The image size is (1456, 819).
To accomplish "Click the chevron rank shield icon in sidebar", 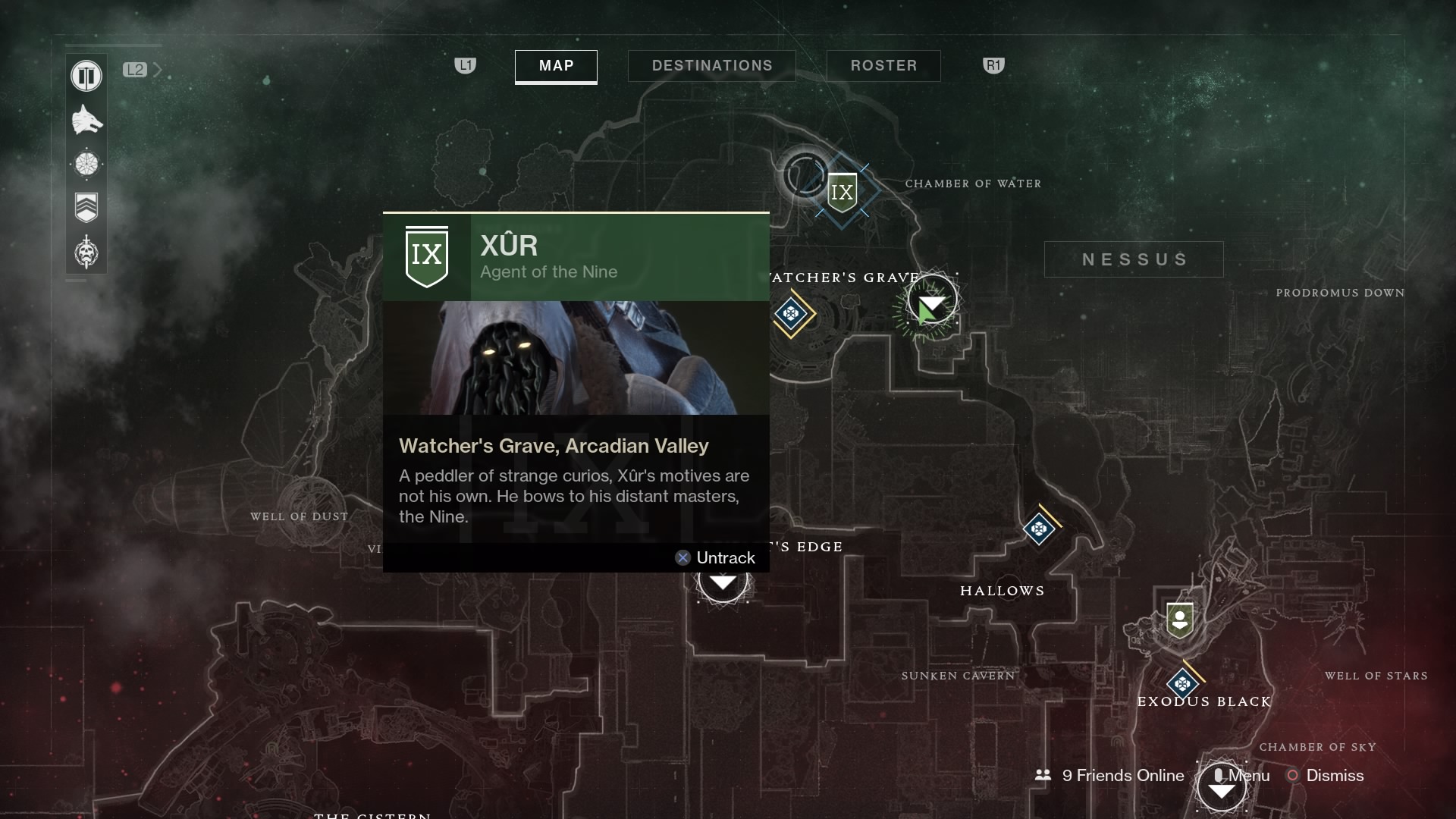I will pyautogui.click(x=86, y=207).
